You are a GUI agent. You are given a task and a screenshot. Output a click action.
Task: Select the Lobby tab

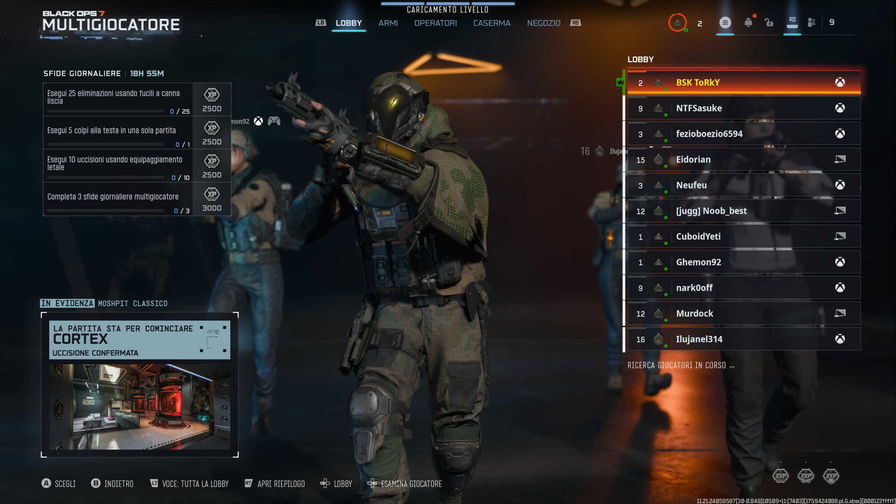click(349, 23)
